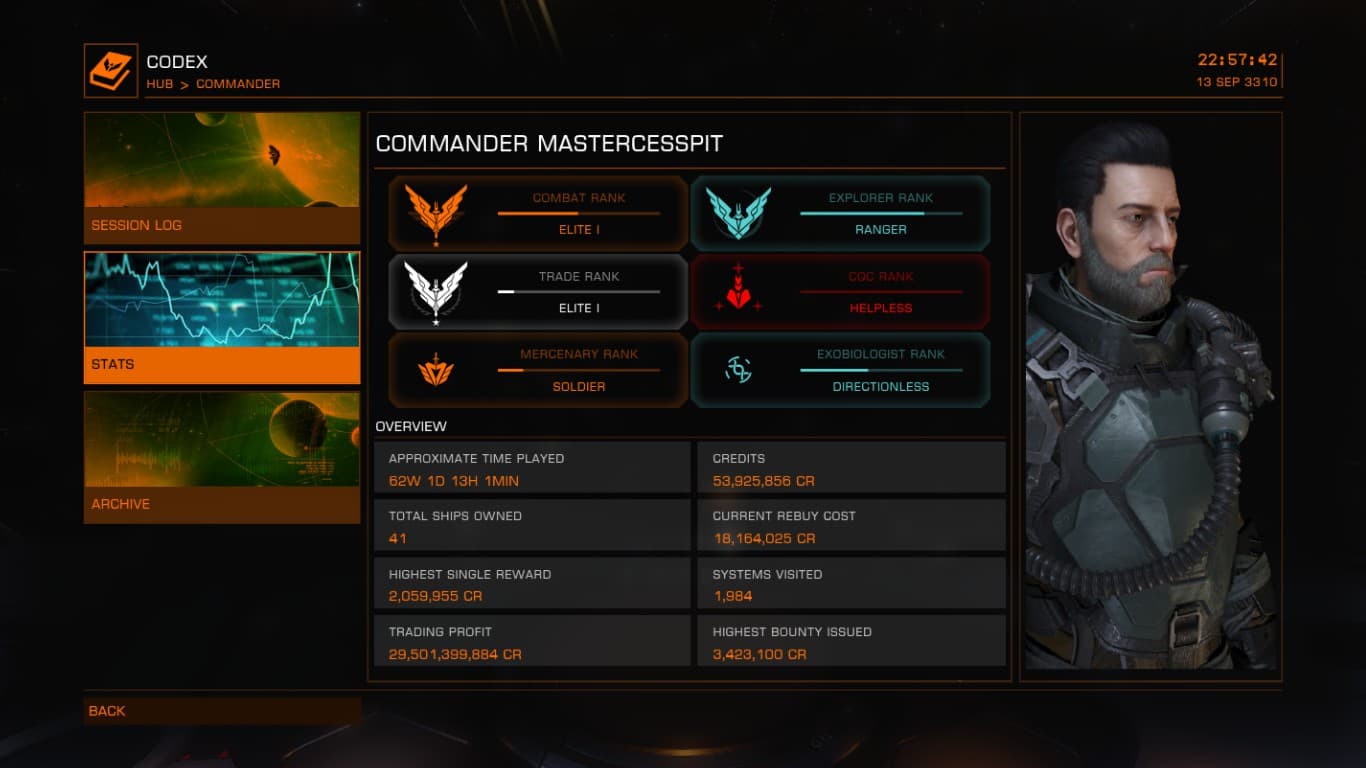The height and width of the screenshot is (768, 1366).
Task: Select the Combat Rank panel
Action: pos(538,213)
